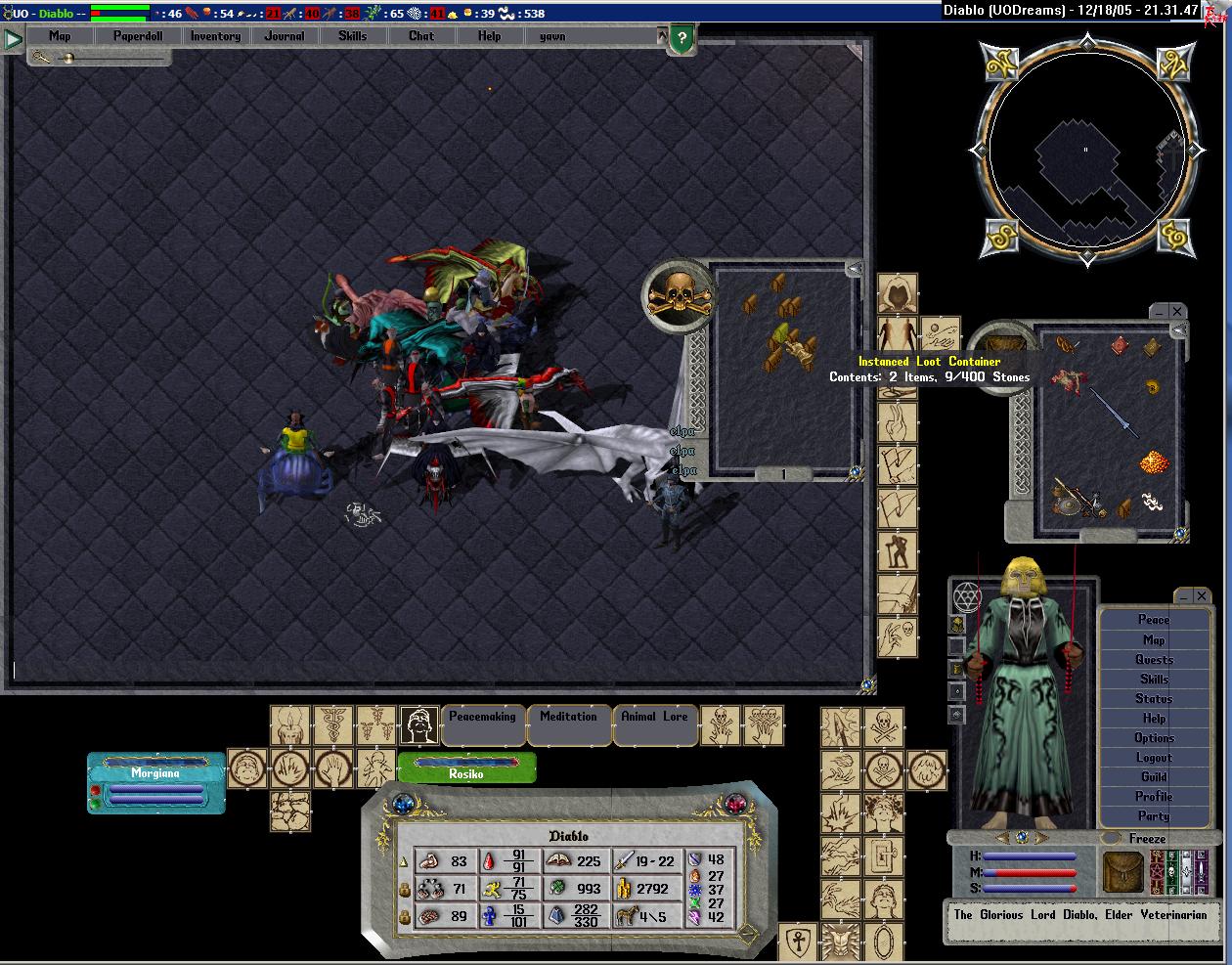
Task: Choose Logout in the paperdoll menu
Action: (1154, 758)
